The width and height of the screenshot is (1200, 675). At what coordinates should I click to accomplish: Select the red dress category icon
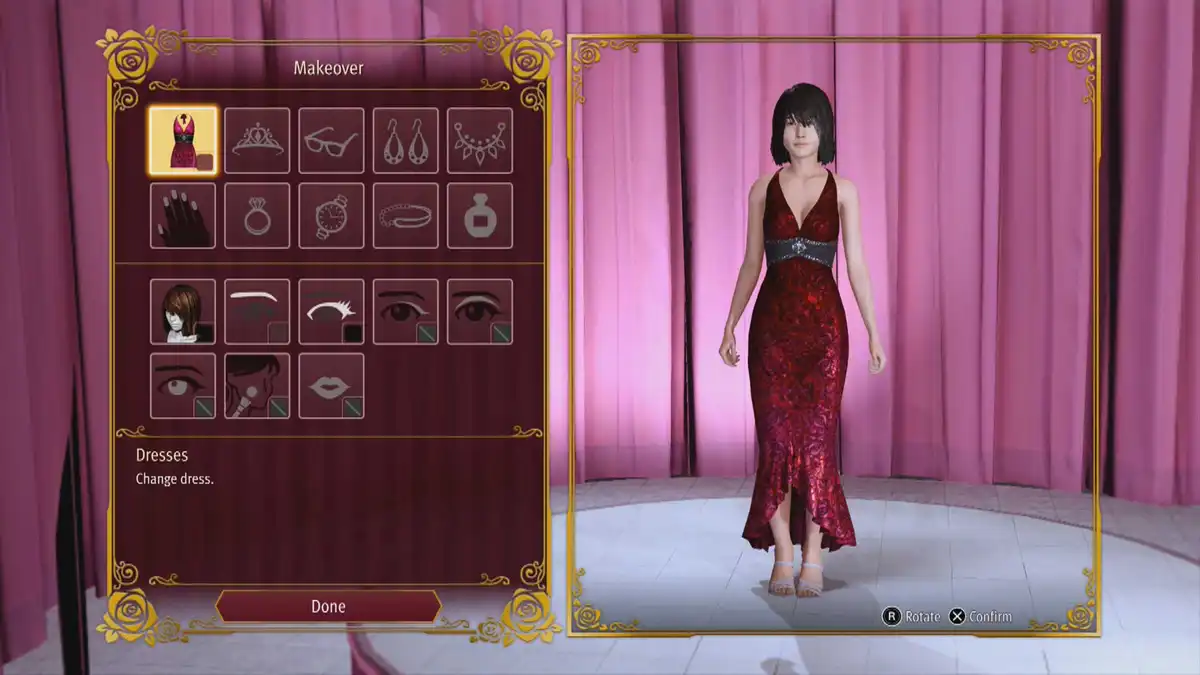pos(183,141)
